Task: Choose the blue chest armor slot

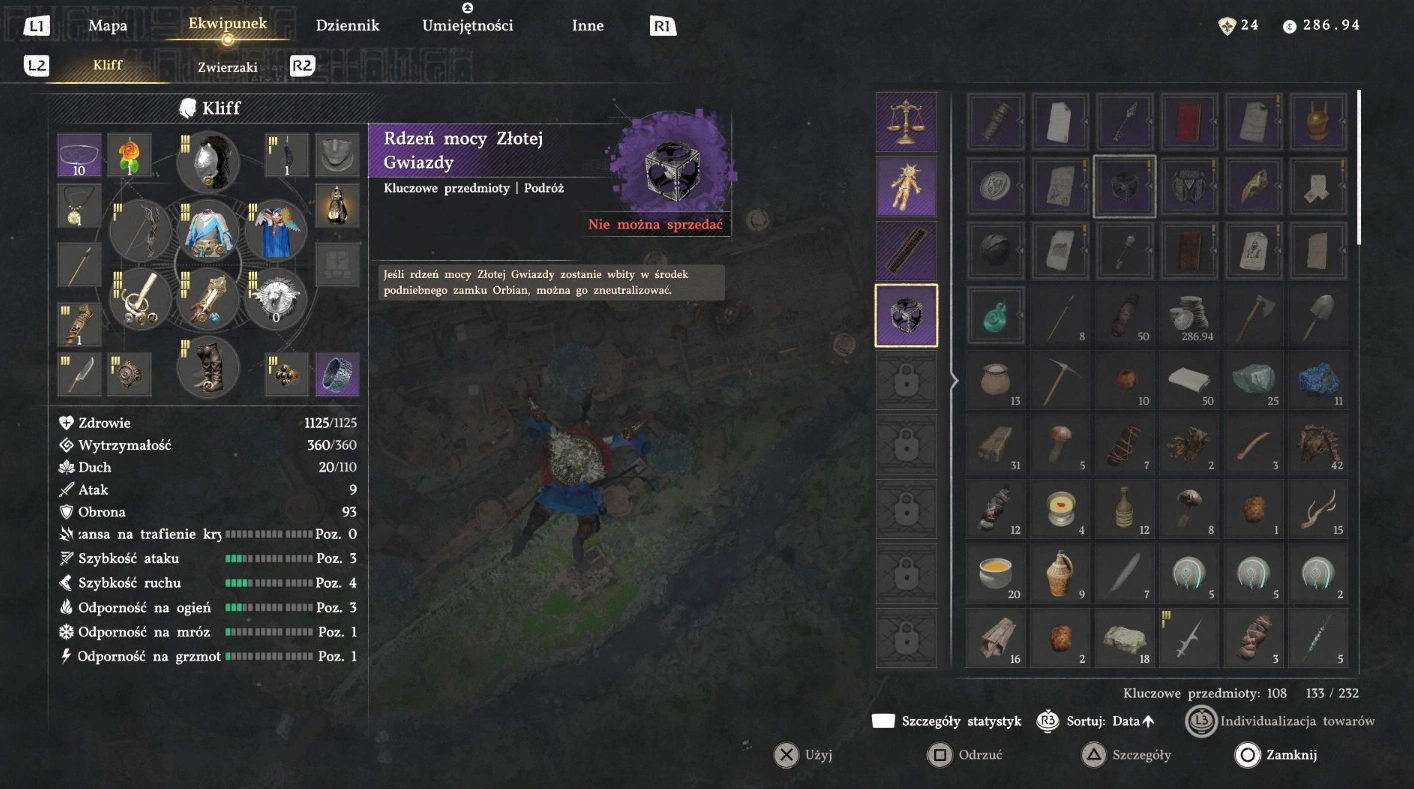Action: click(208, 231)
